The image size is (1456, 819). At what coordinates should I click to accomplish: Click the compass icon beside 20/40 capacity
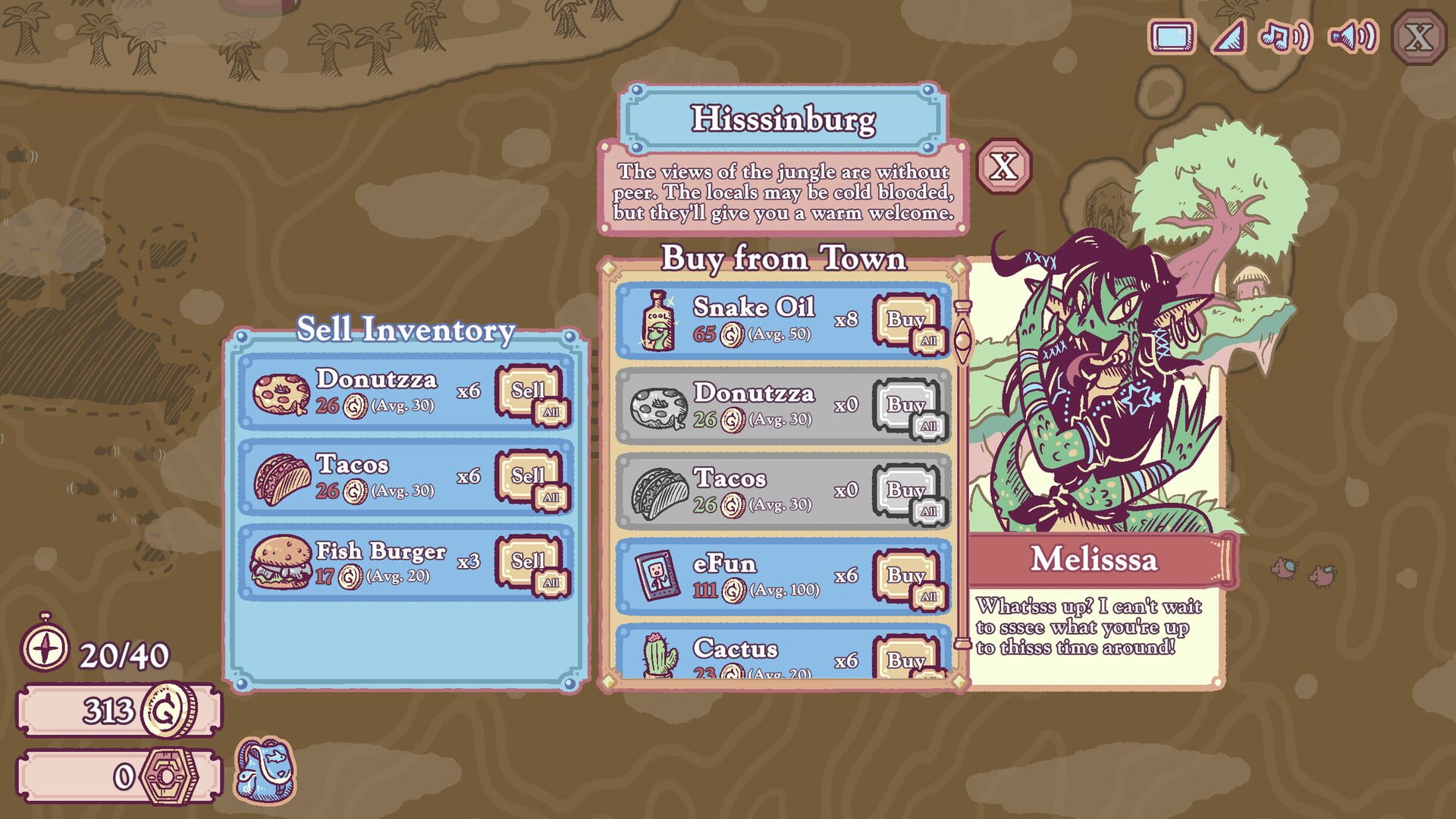click(x=47, y=648)
